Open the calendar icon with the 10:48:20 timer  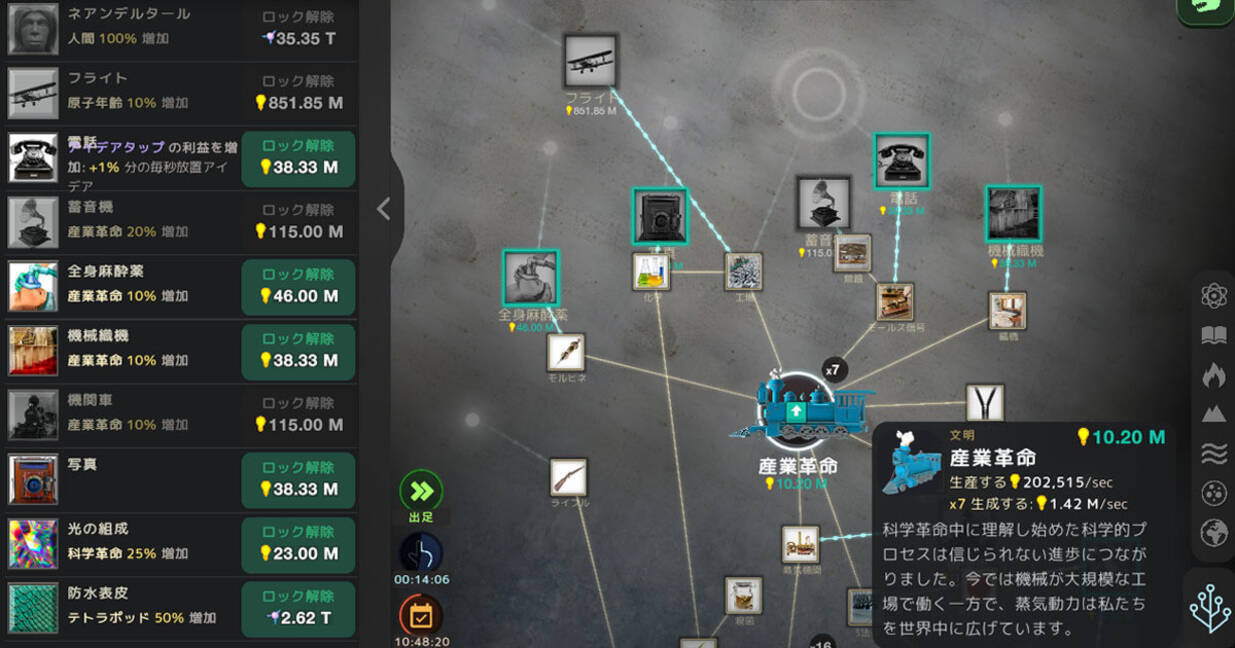click(420, 615)
